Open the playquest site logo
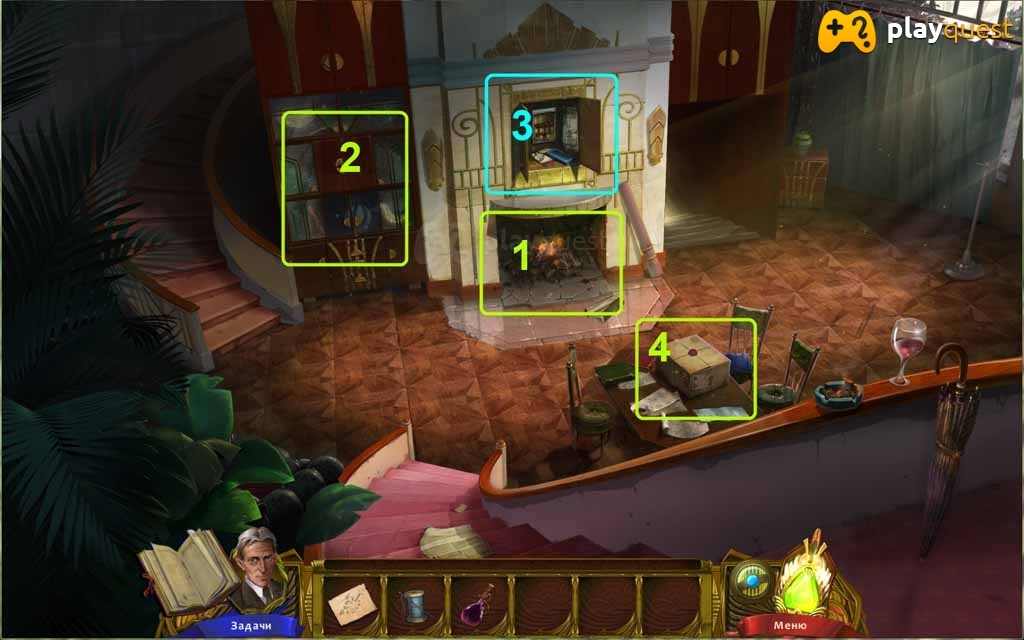Viewport: 1024px width, 640px height. pos(916,31)
